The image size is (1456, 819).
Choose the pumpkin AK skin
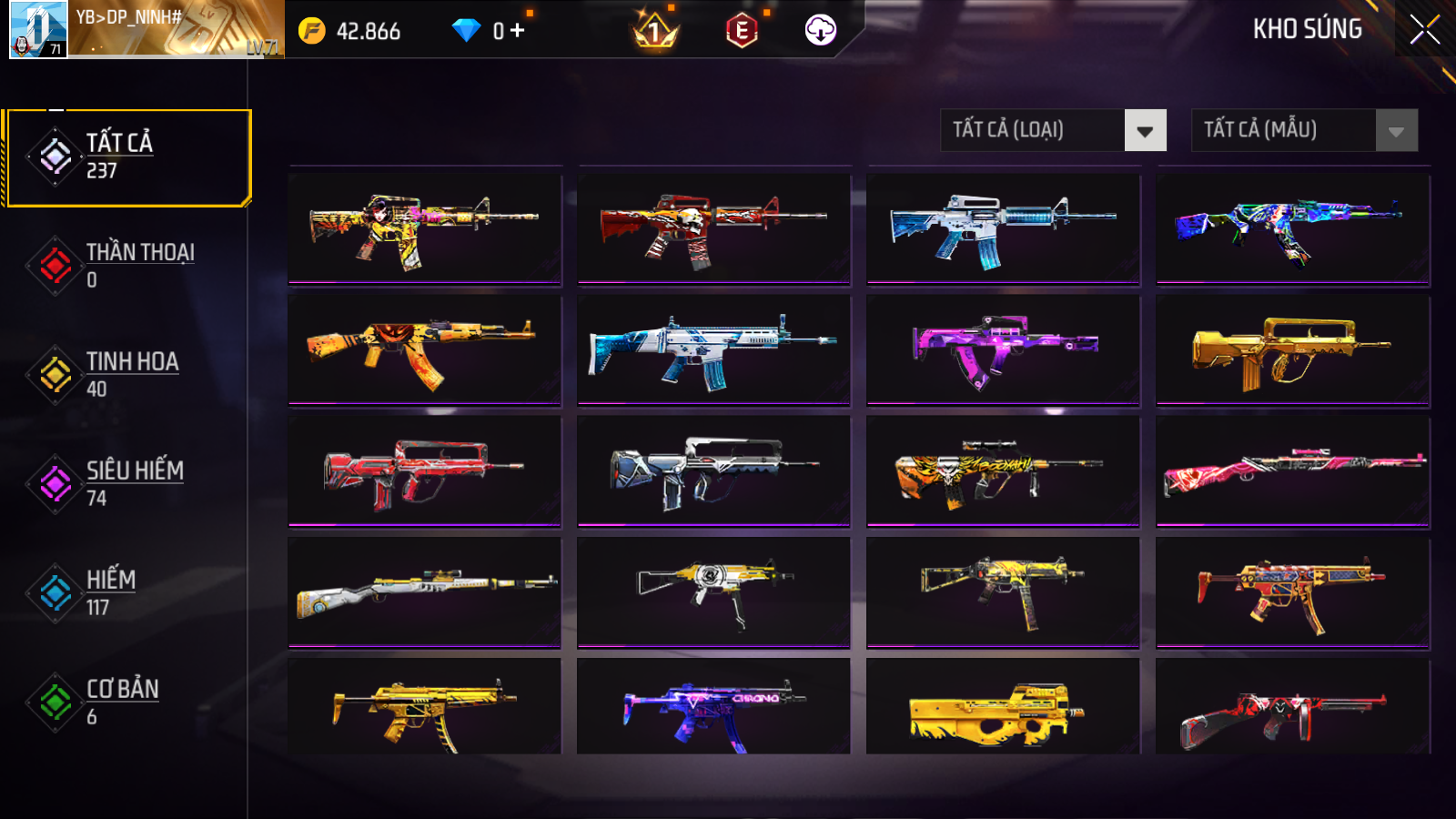click(424, 350)
